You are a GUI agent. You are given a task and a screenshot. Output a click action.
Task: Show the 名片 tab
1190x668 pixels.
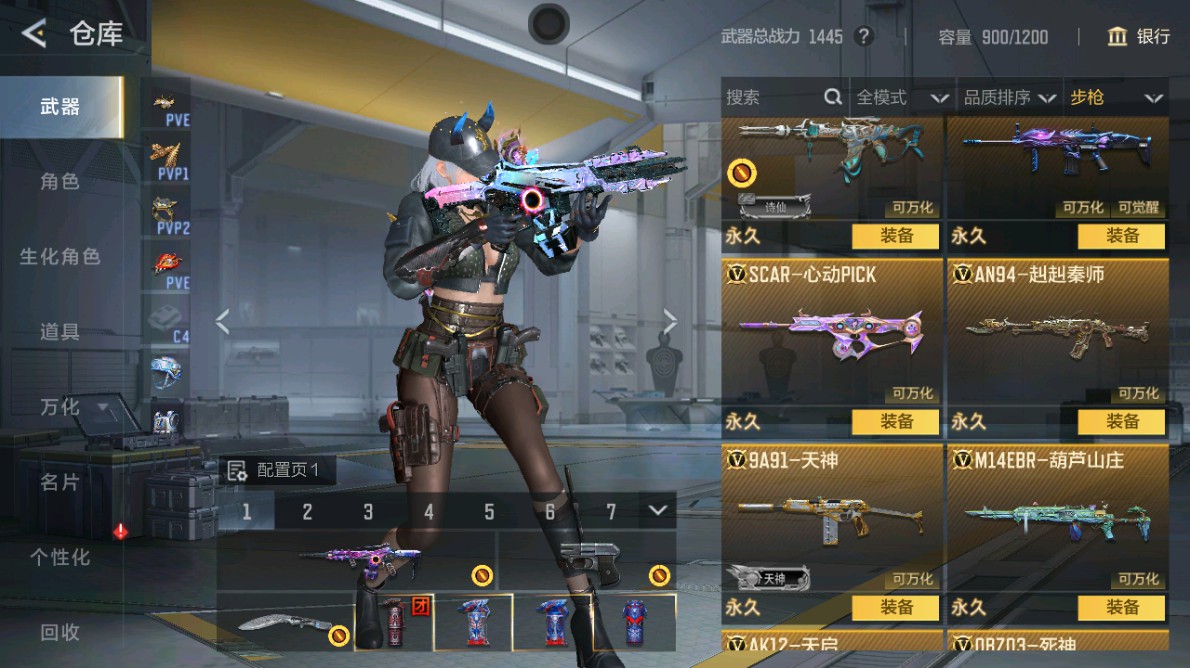(60, 482)
